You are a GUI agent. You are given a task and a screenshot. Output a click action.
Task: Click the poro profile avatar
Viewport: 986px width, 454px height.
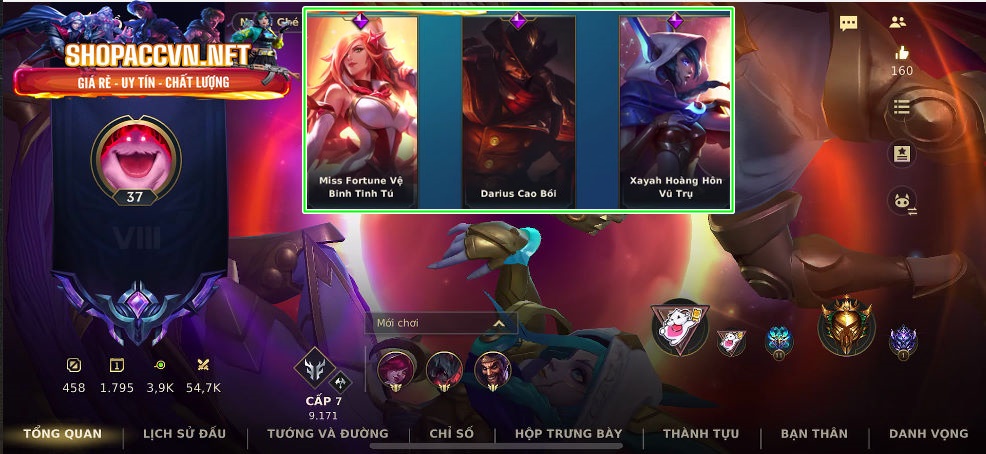click(135, 157)
